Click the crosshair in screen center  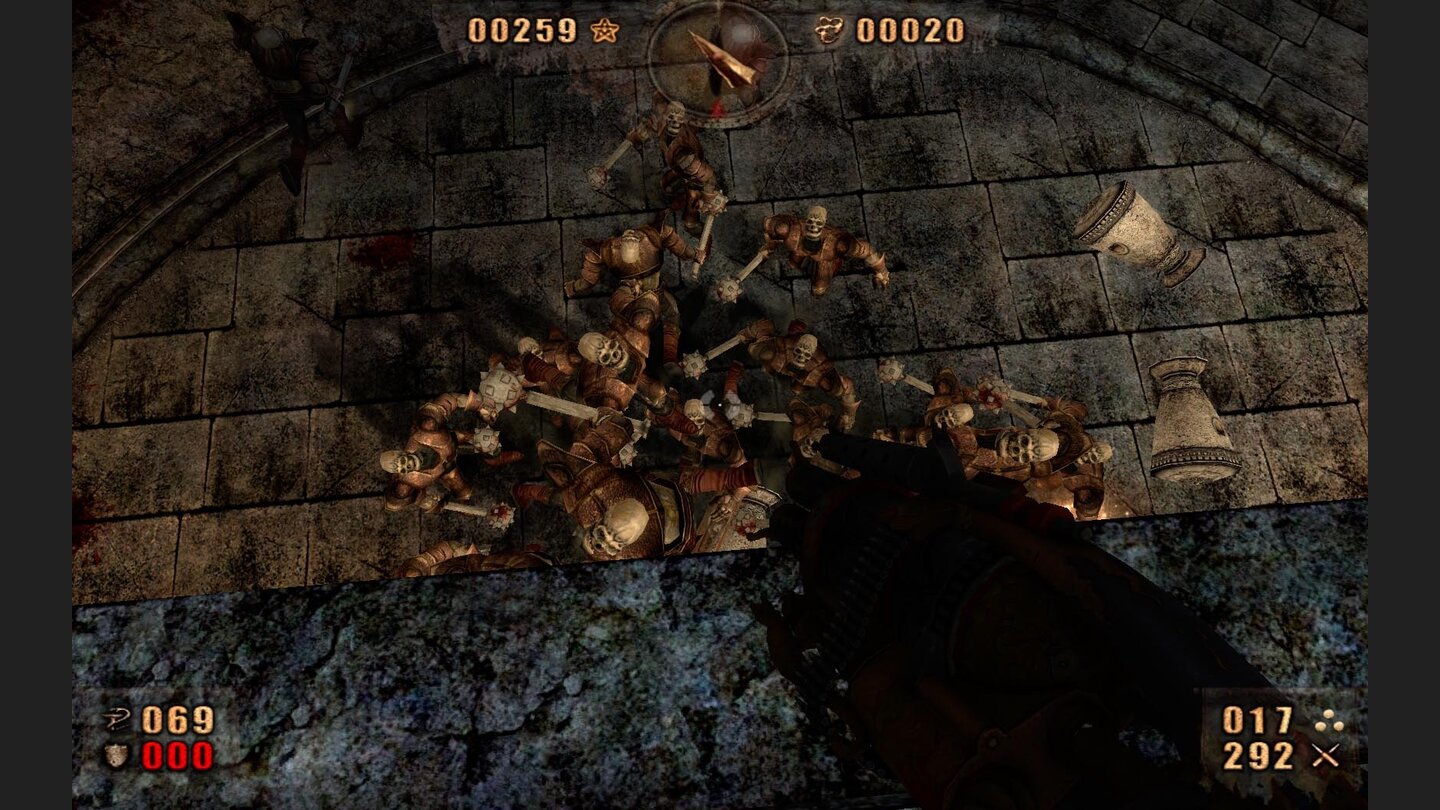(x=720, y=405)
